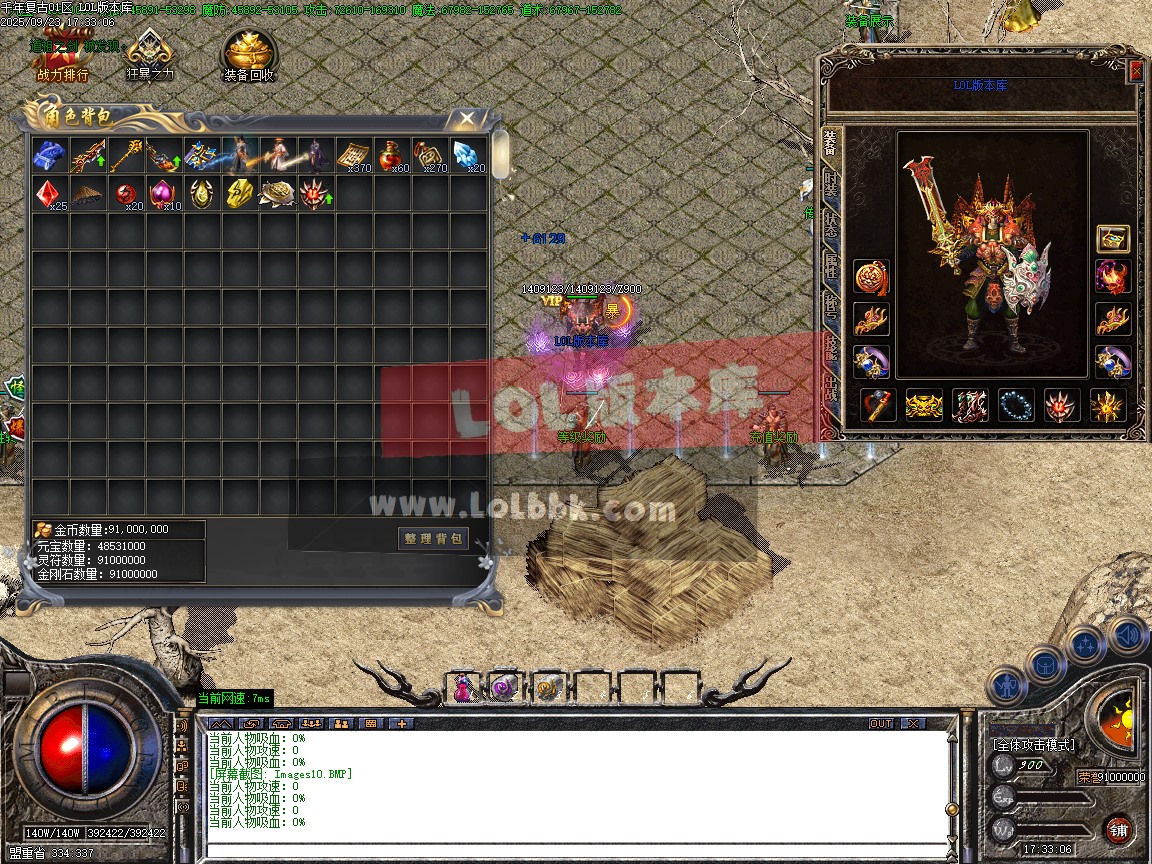This screenshot has width=1152, height=864.
Task: Select the equipped blue bead bracelet slot
Action: [x=1017, y=406]
